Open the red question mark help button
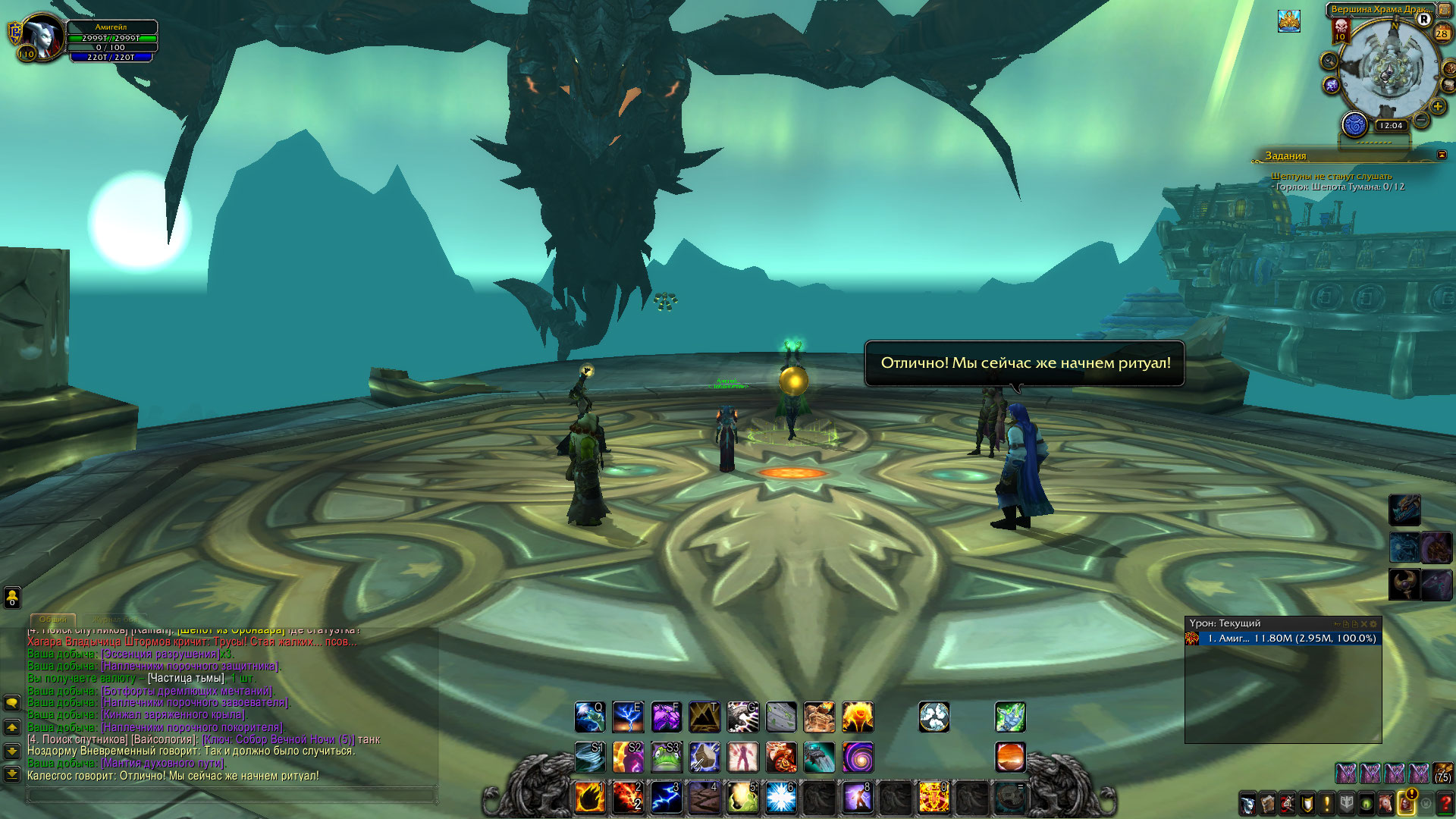This screenshot has height=819, width=1456. point(1445,802)
